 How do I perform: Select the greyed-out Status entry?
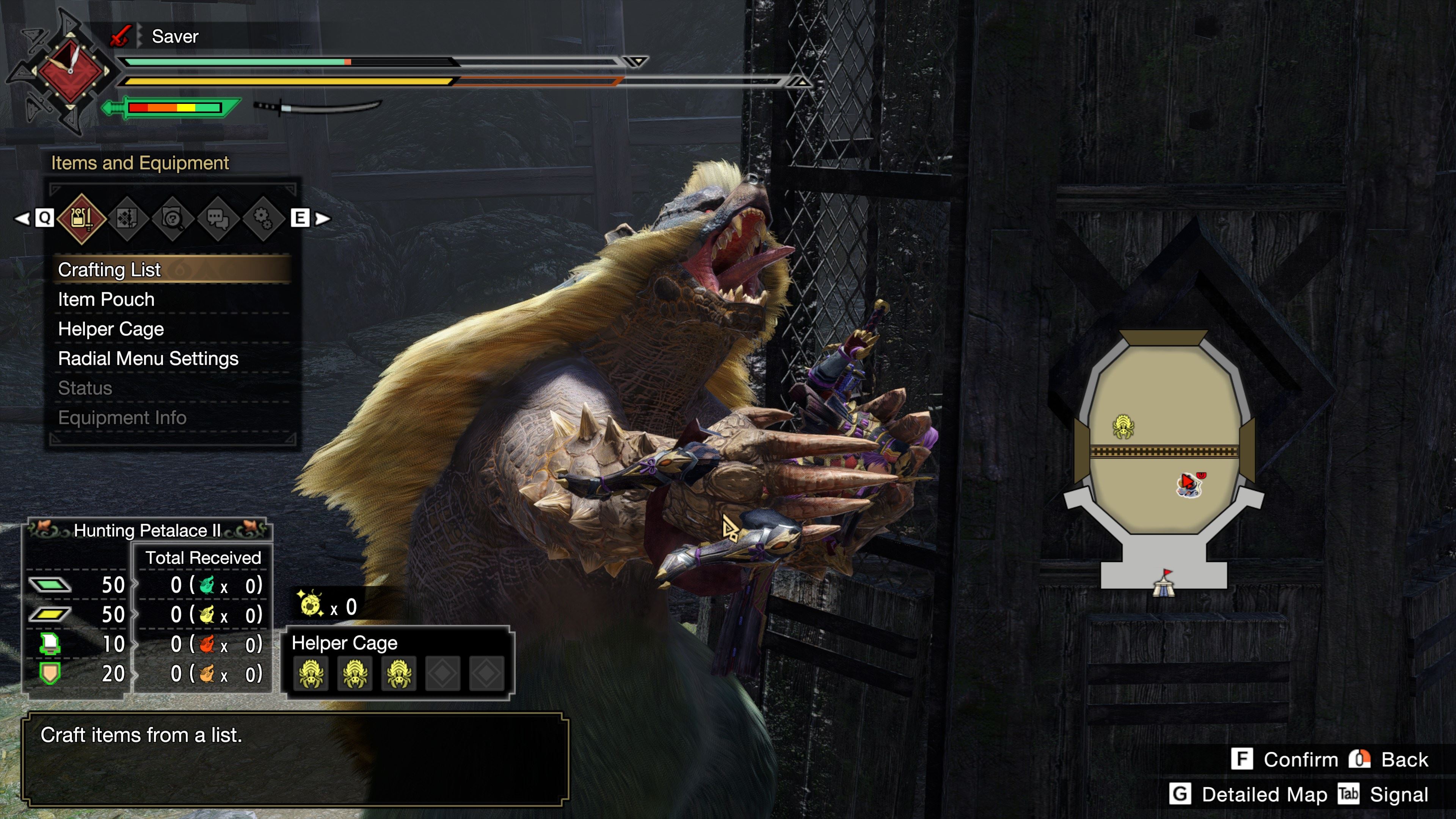tap(85, 388)
